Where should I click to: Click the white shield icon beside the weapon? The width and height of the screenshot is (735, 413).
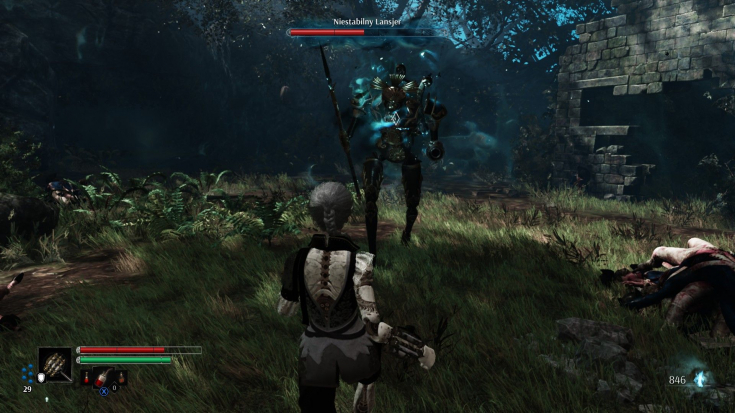(40, 377)
